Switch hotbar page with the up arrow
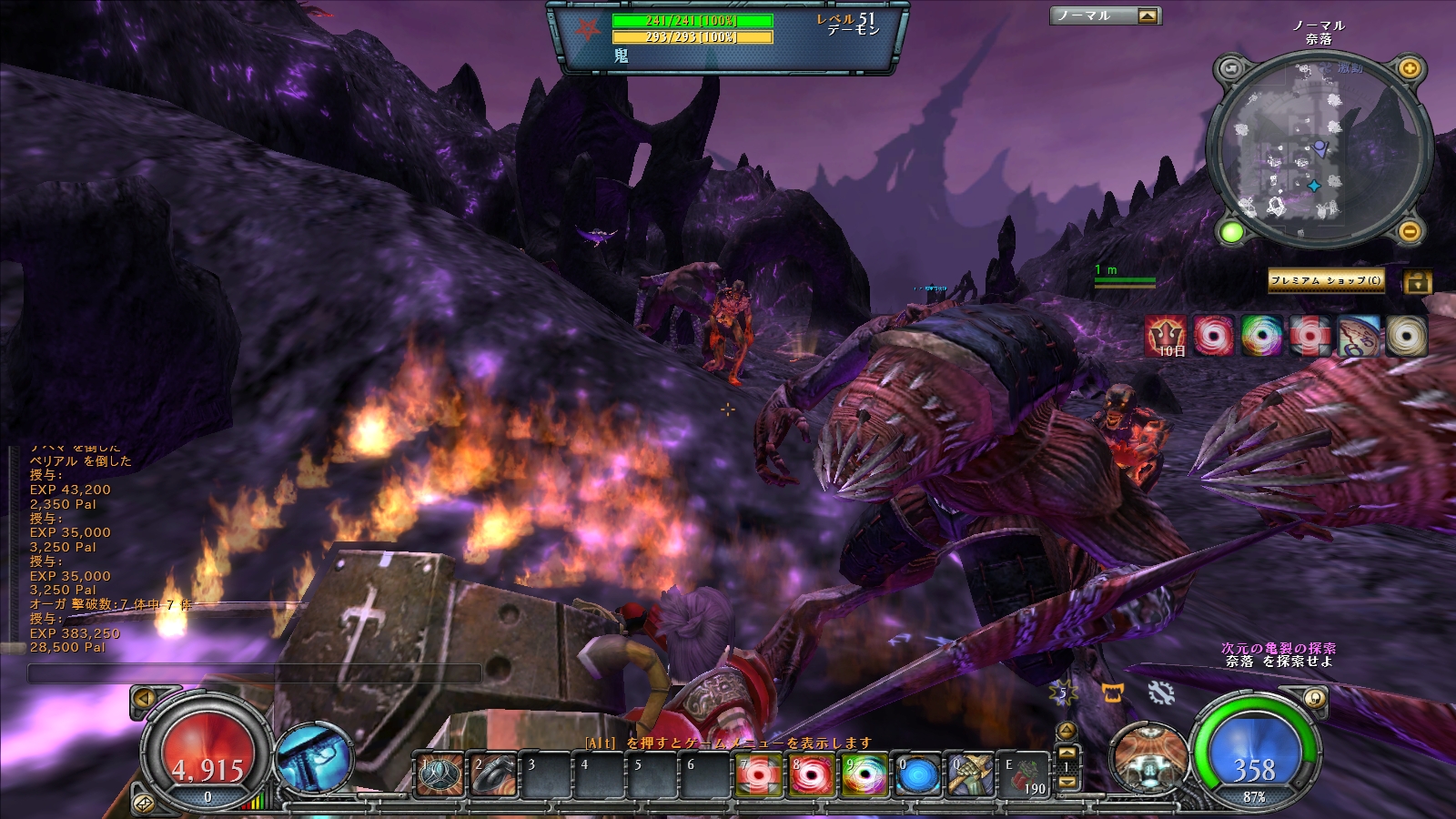 (x=1067, y=753)
